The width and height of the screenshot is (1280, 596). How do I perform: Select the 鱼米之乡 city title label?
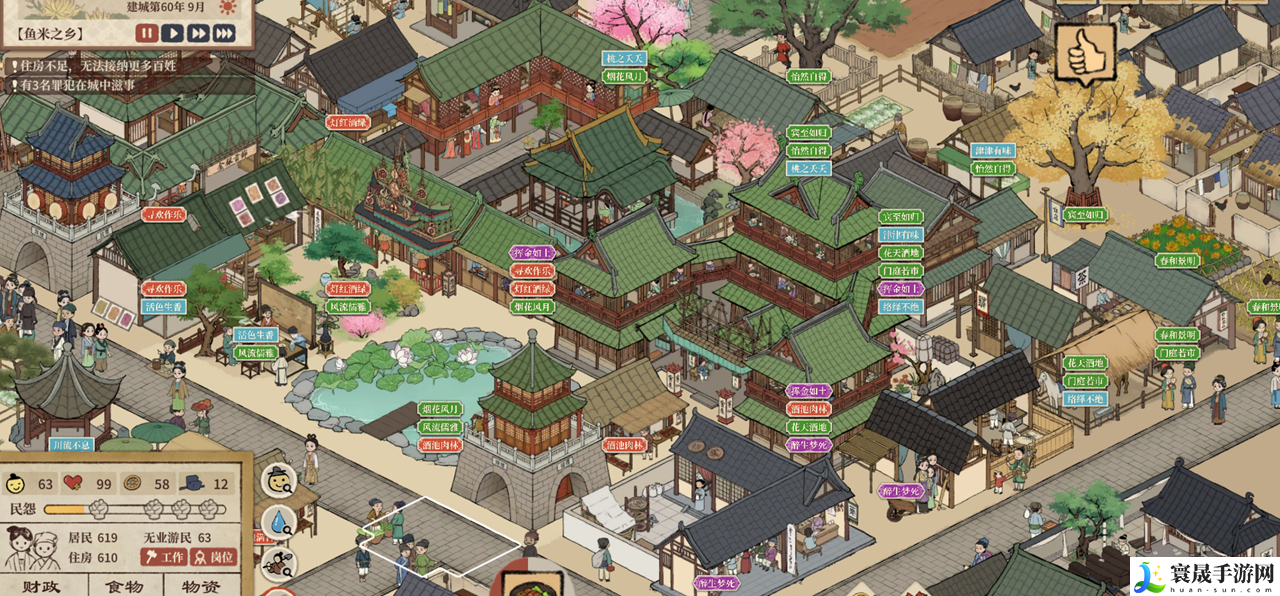50,33
